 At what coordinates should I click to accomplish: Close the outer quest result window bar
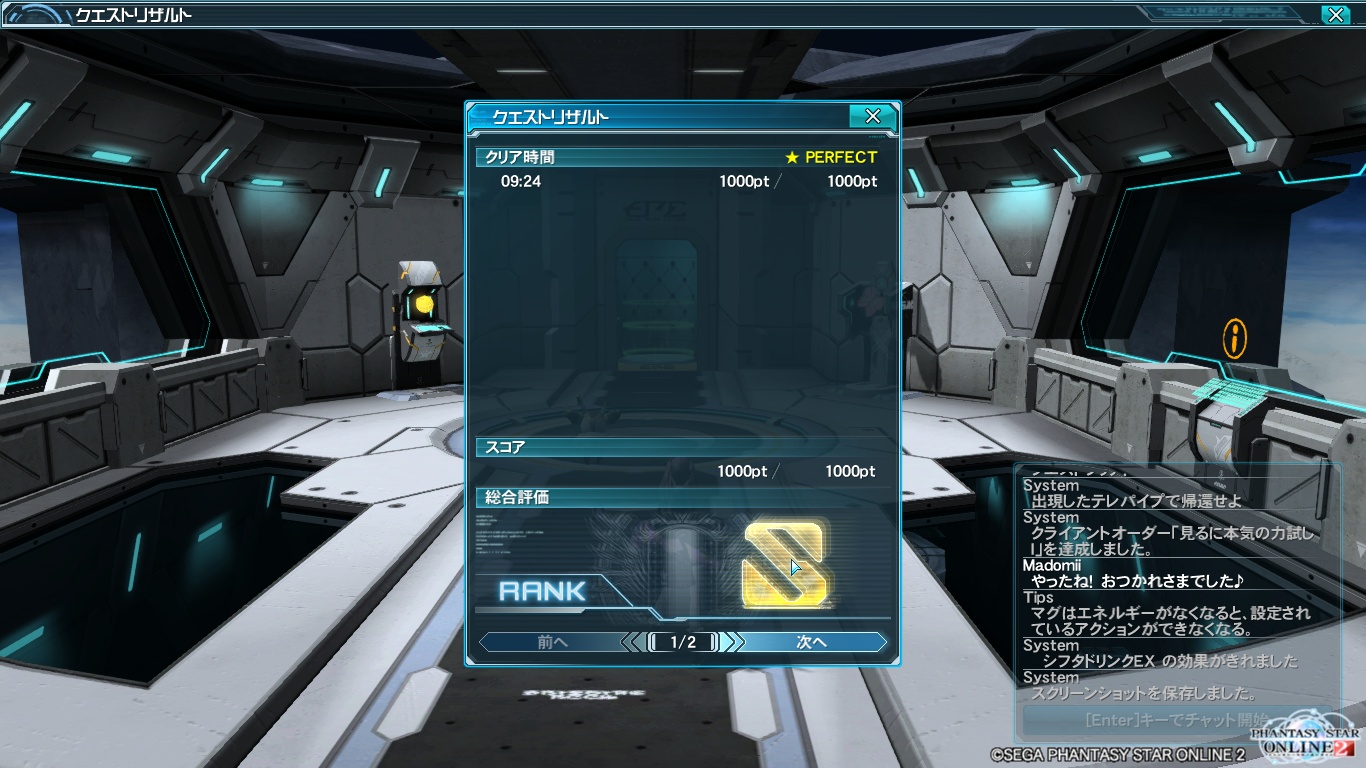tap(1335, 15)
